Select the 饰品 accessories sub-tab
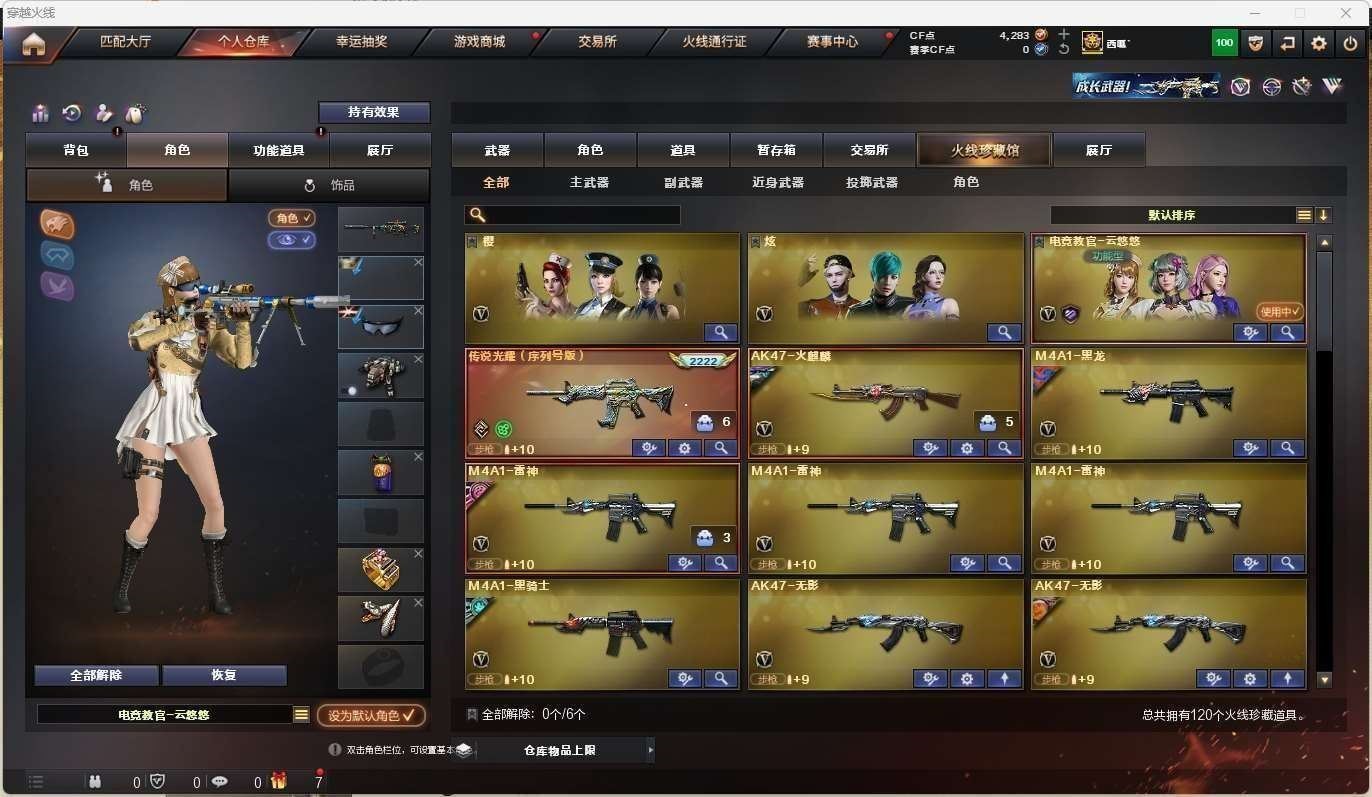The width and height of the screenshot is (1372, 797). pos(329,185)
